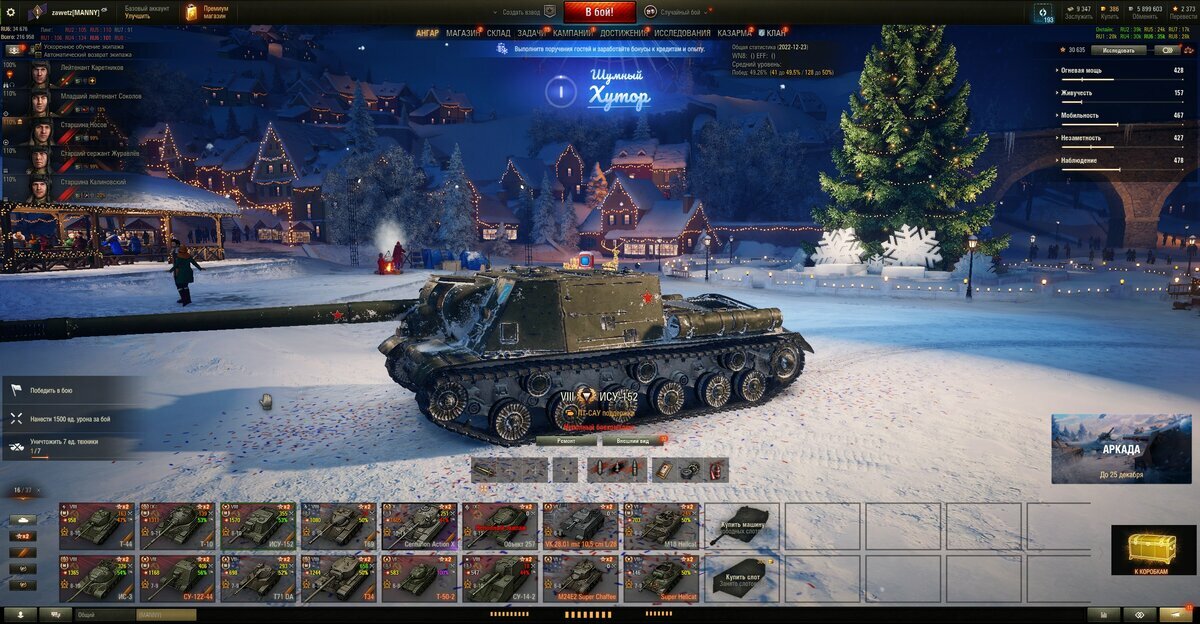The image size is (1200, 624).
Task: Select the T-50-2 tank card
Action: (x=419, y=579)
